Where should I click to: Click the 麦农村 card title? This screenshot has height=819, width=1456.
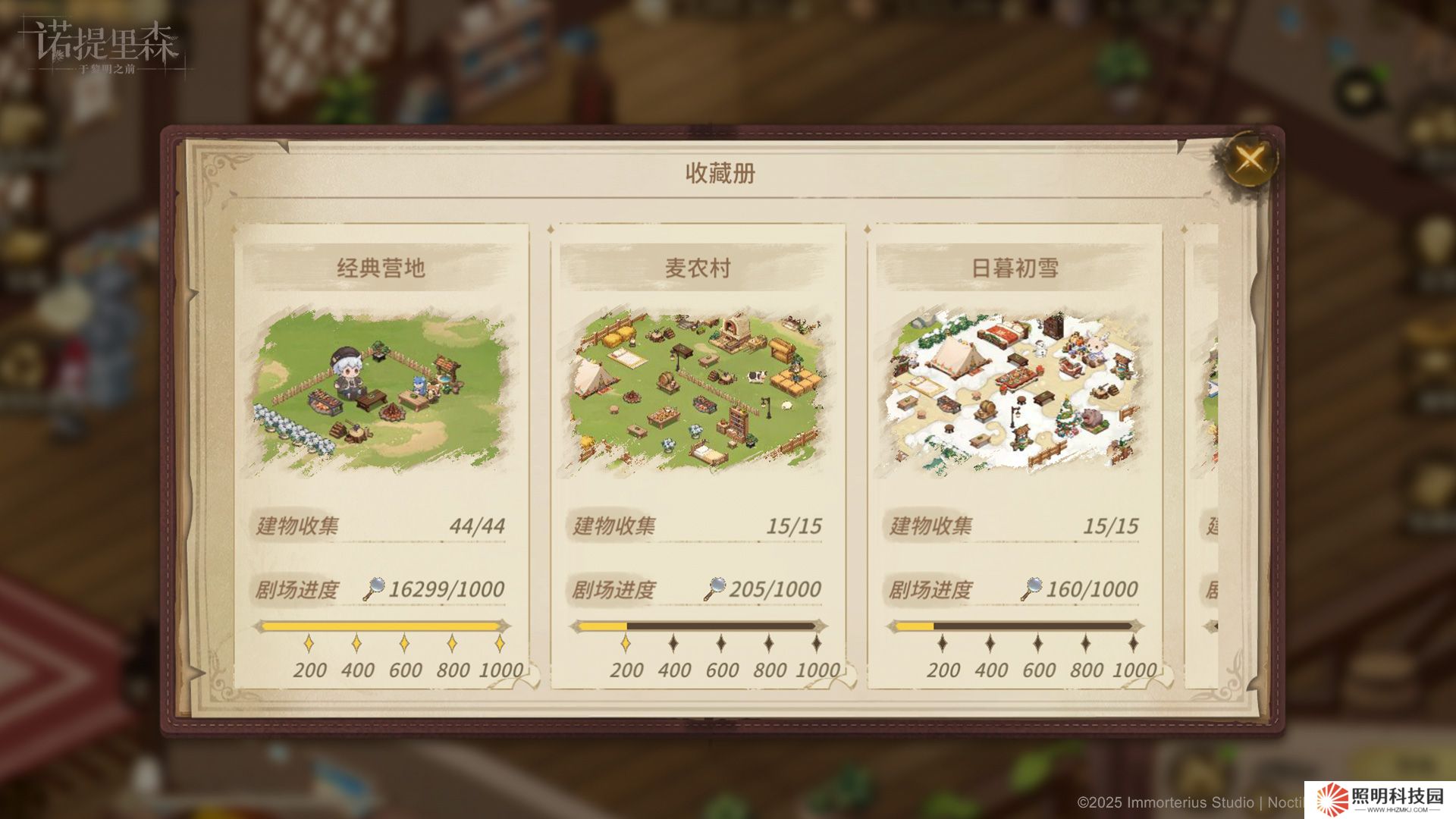click(x=697, y=268)
